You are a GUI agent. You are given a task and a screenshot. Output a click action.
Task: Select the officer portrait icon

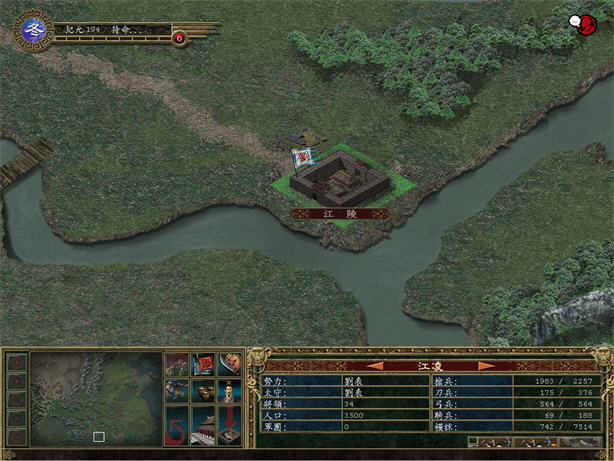coord(229,391)
